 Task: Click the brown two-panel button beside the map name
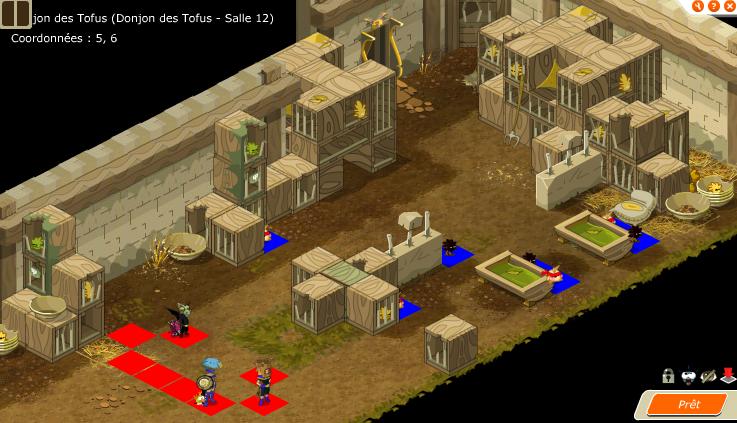[x=16, y=14]
